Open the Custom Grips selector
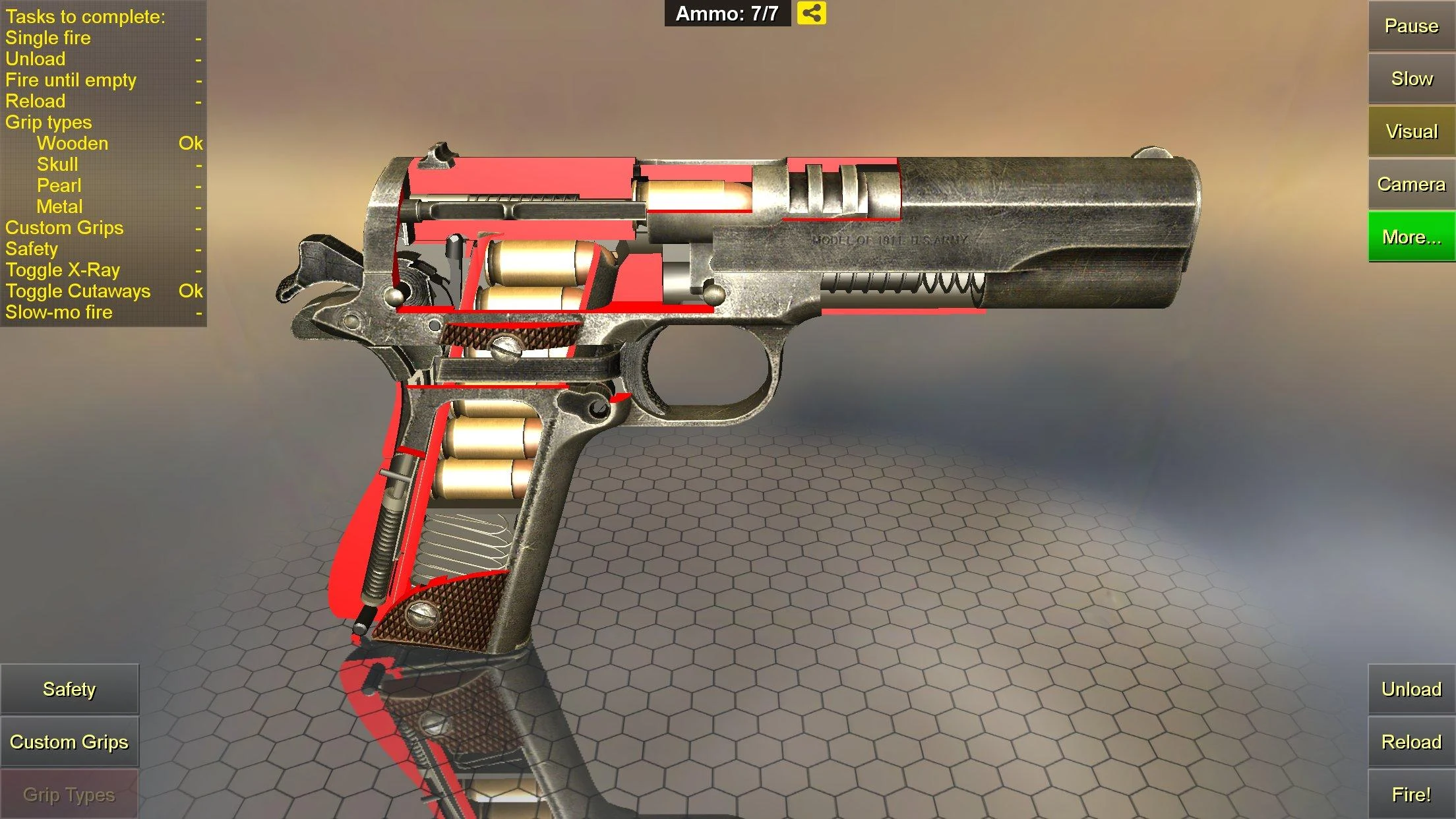Viewport: 1456px width, 819px height. (70, 741)
